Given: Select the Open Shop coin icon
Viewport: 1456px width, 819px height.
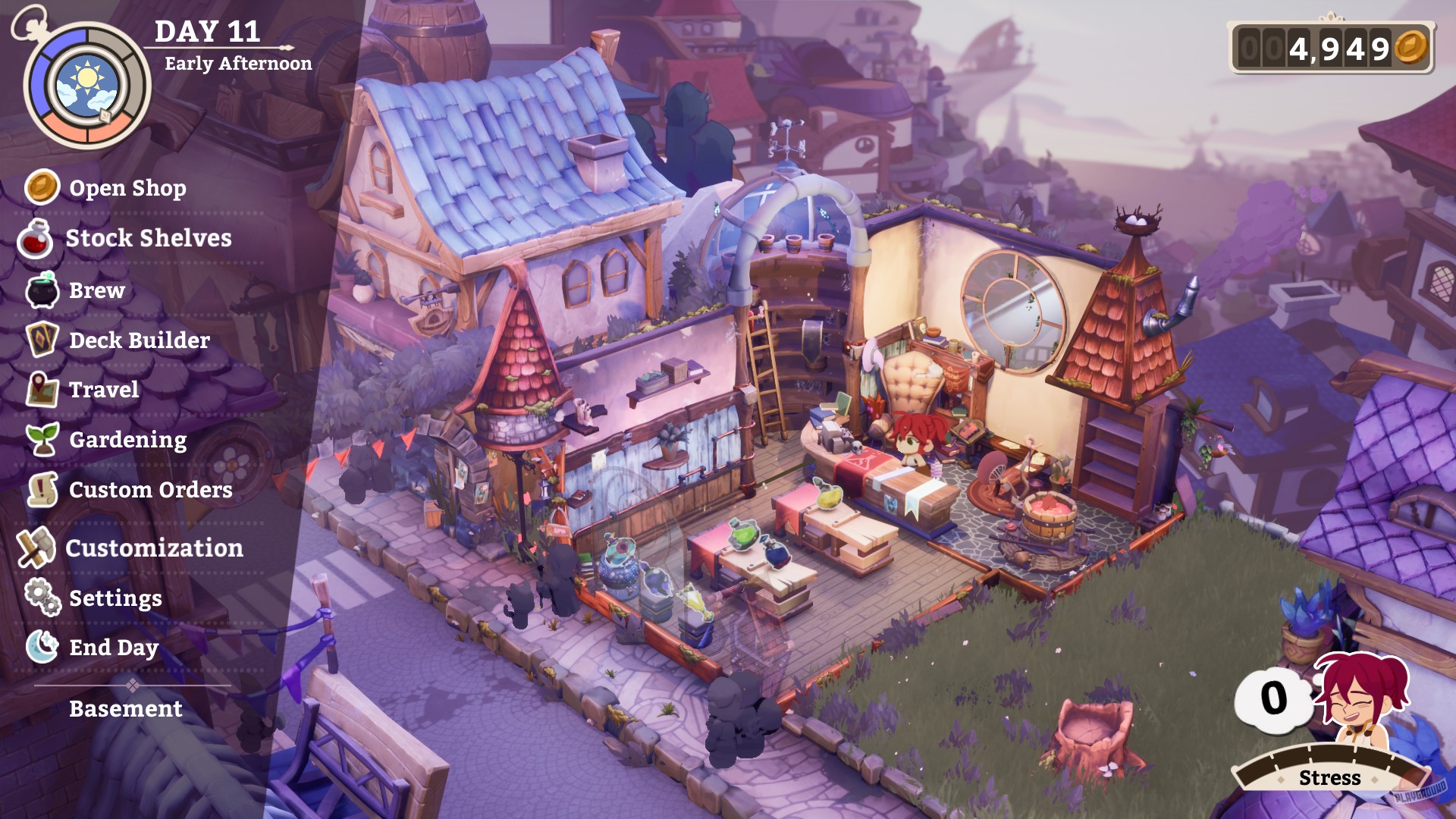Looking at the screenshot, I should pos(42,189).
